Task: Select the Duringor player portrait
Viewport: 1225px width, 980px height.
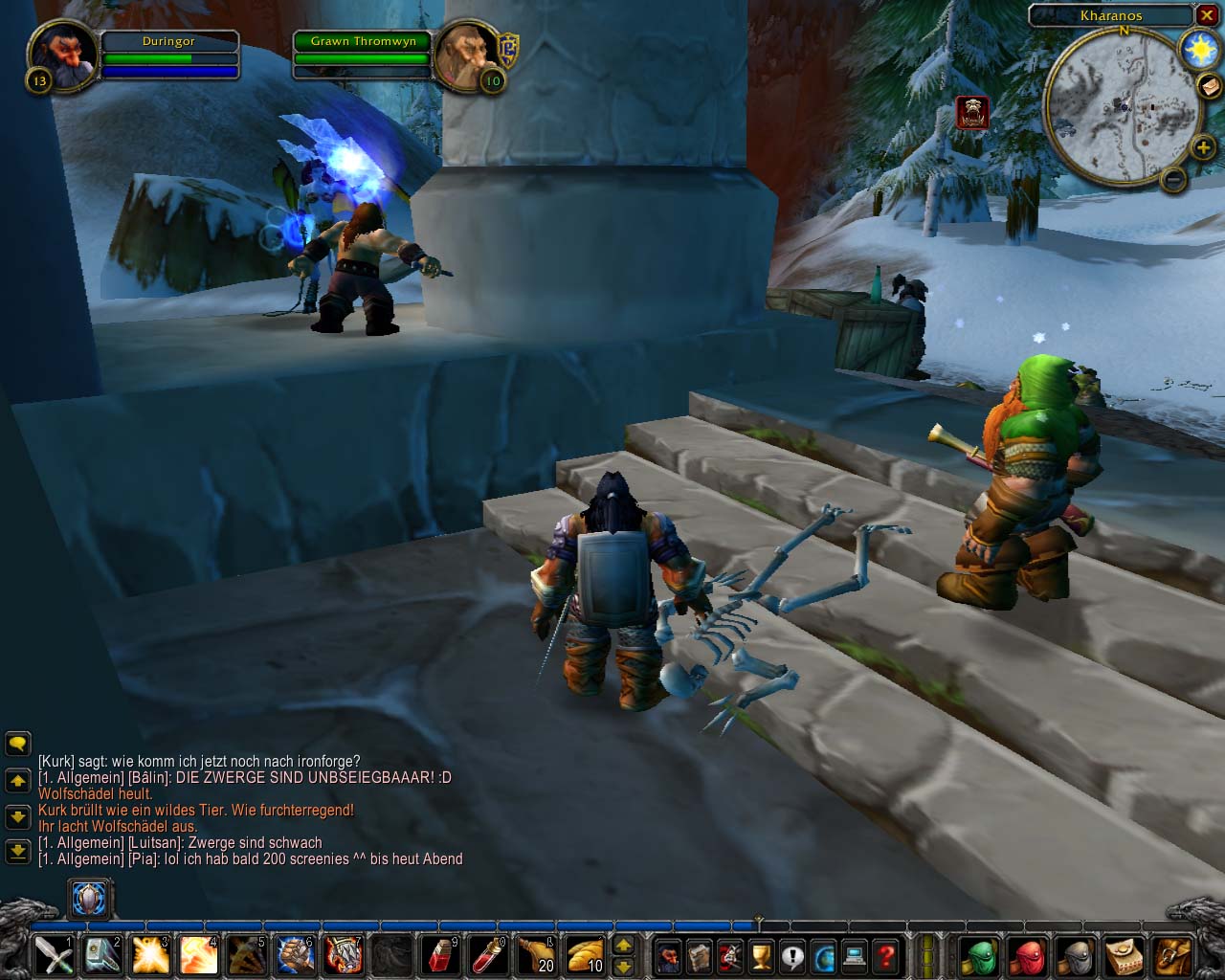Action: tap(63, 57)
